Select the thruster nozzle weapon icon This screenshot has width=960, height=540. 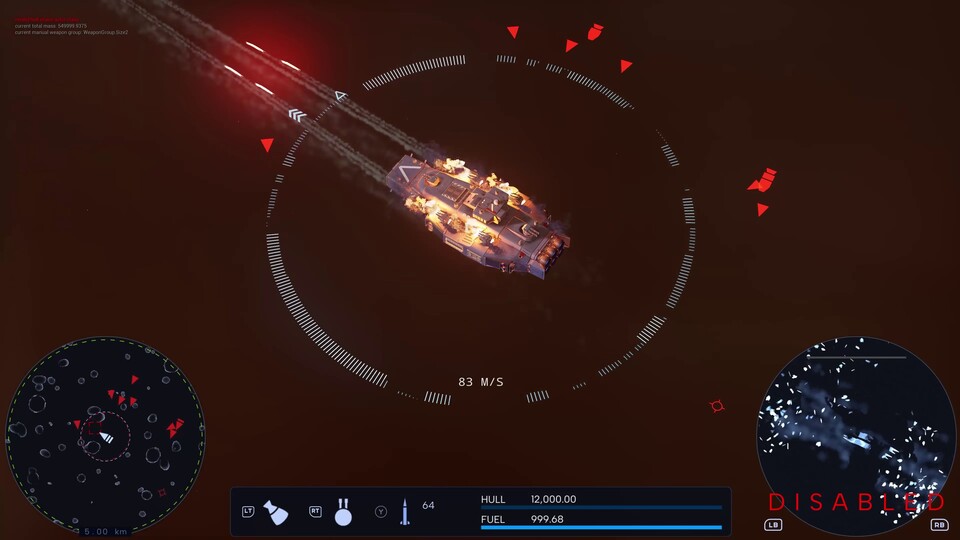[275, 512]
